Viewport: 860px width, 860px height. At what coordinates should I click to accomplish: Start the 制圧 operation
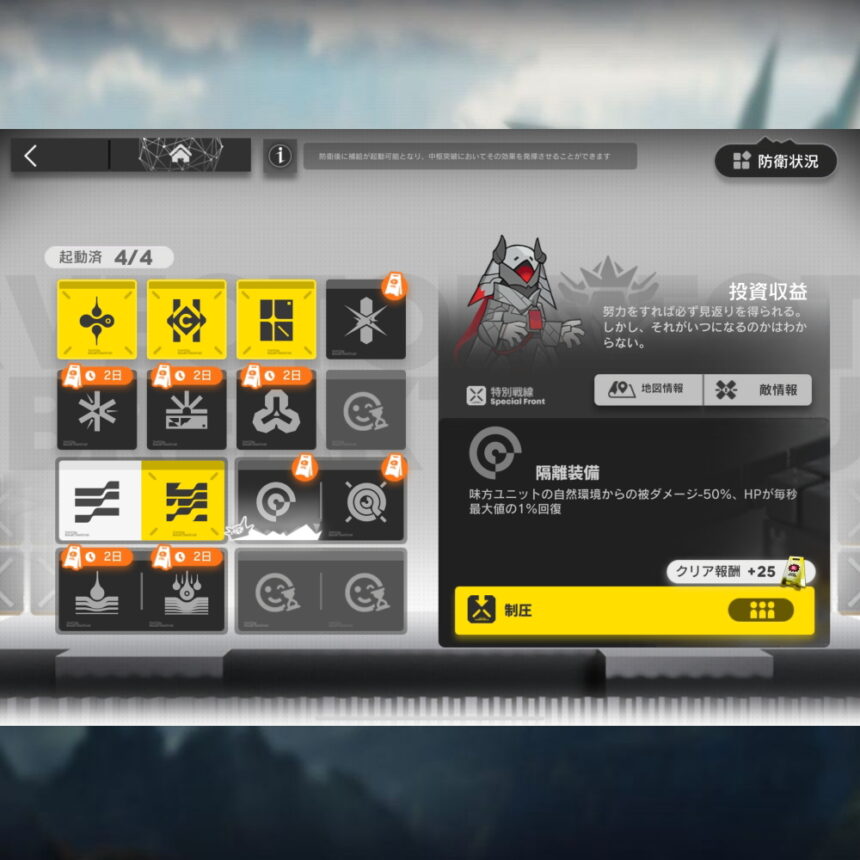click(634, 611)
